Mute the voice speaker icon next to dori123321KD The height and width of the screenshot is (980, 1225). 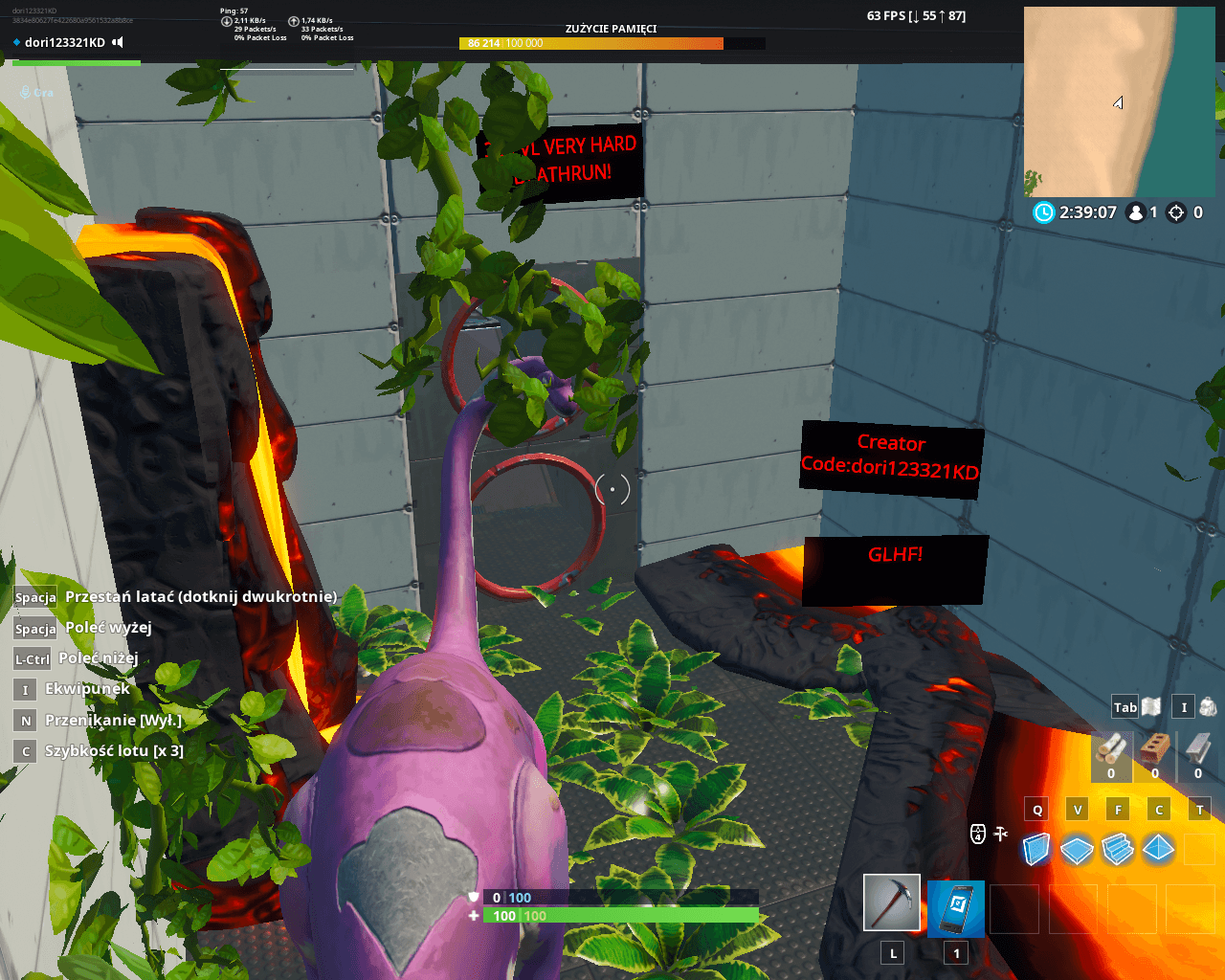[117, 42]
